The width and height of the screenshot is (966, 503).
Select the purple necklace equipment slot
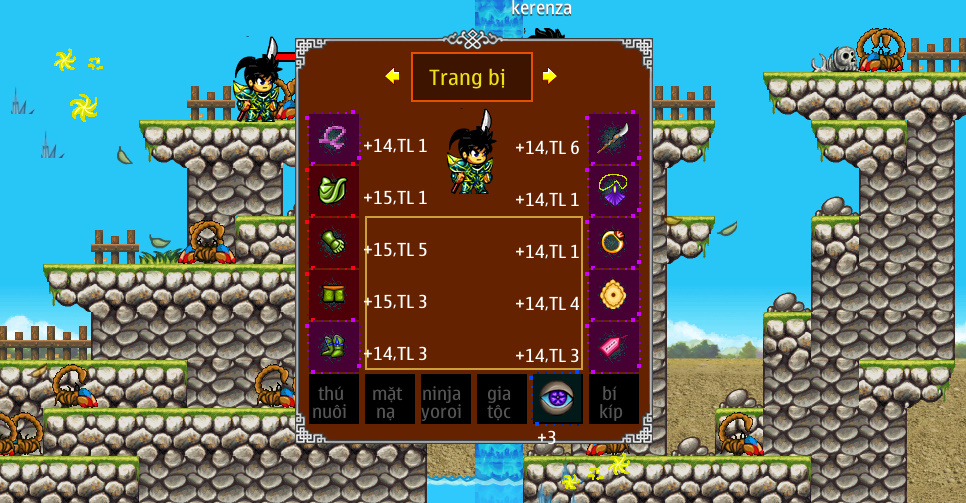[613, 191]
